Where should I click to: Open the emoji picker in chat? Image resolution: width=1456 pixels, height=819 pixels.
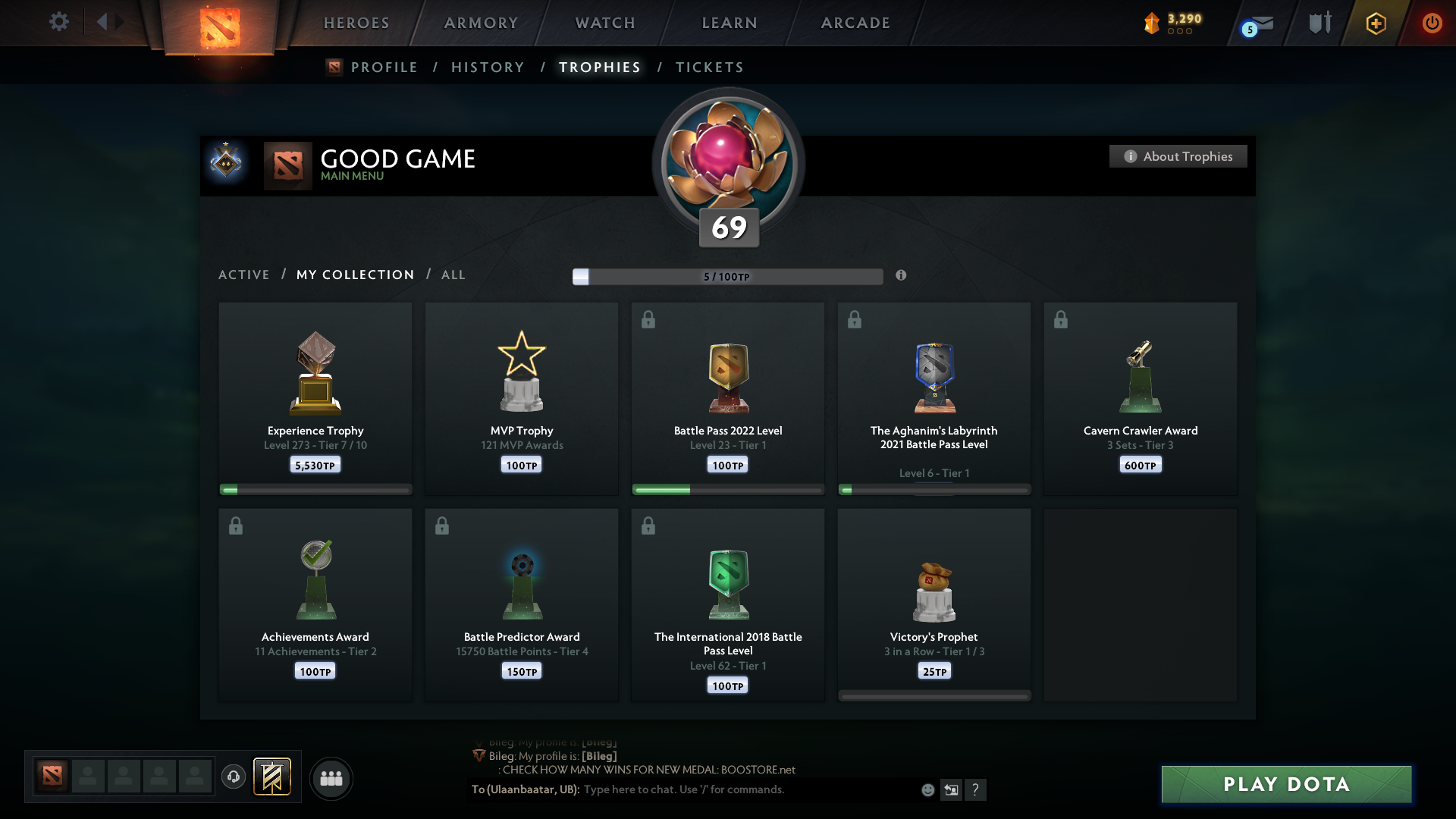tap(928, 789)
